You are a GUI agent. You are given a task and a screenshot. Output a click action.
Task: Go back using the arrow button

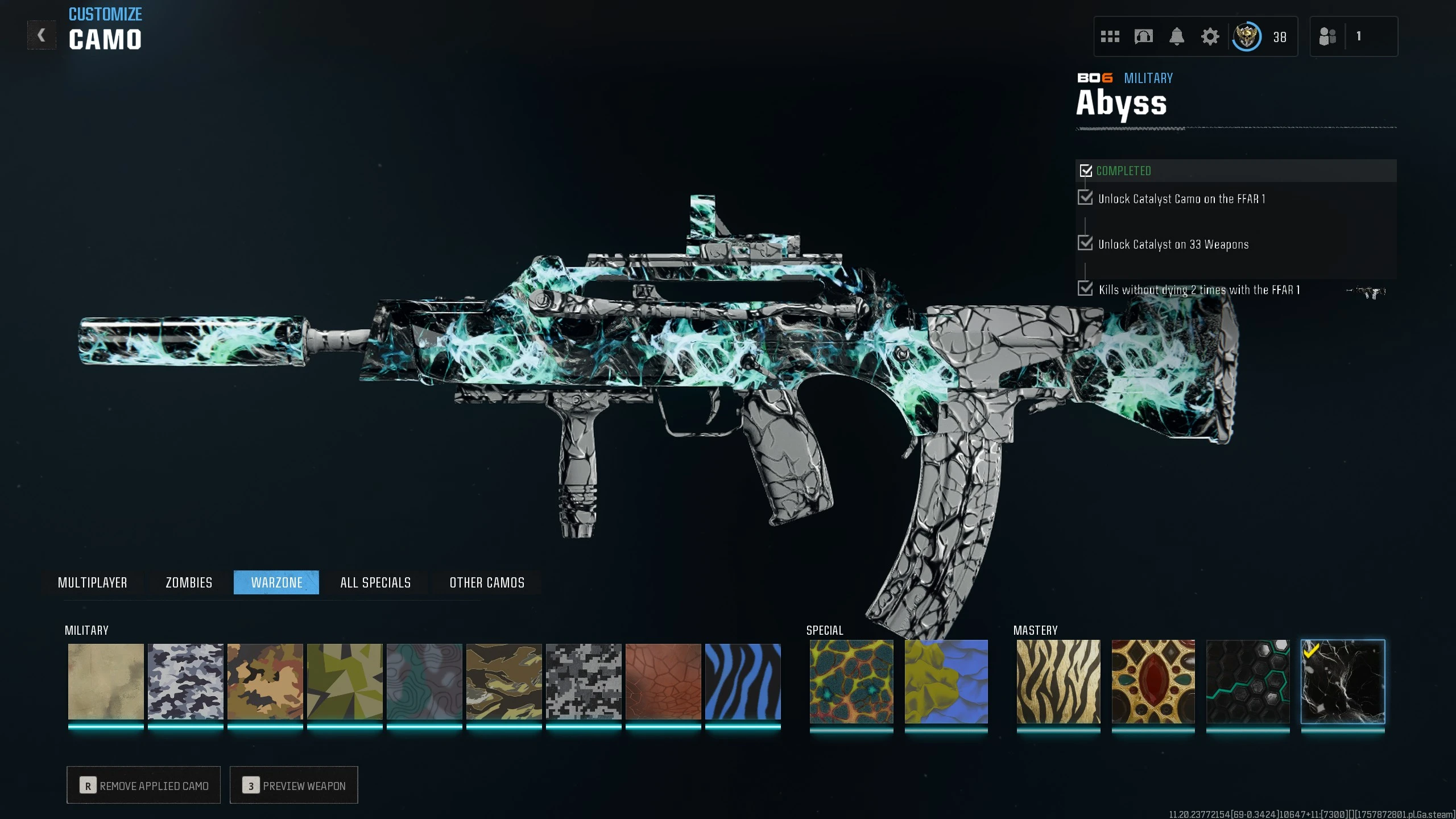(42, 35)
